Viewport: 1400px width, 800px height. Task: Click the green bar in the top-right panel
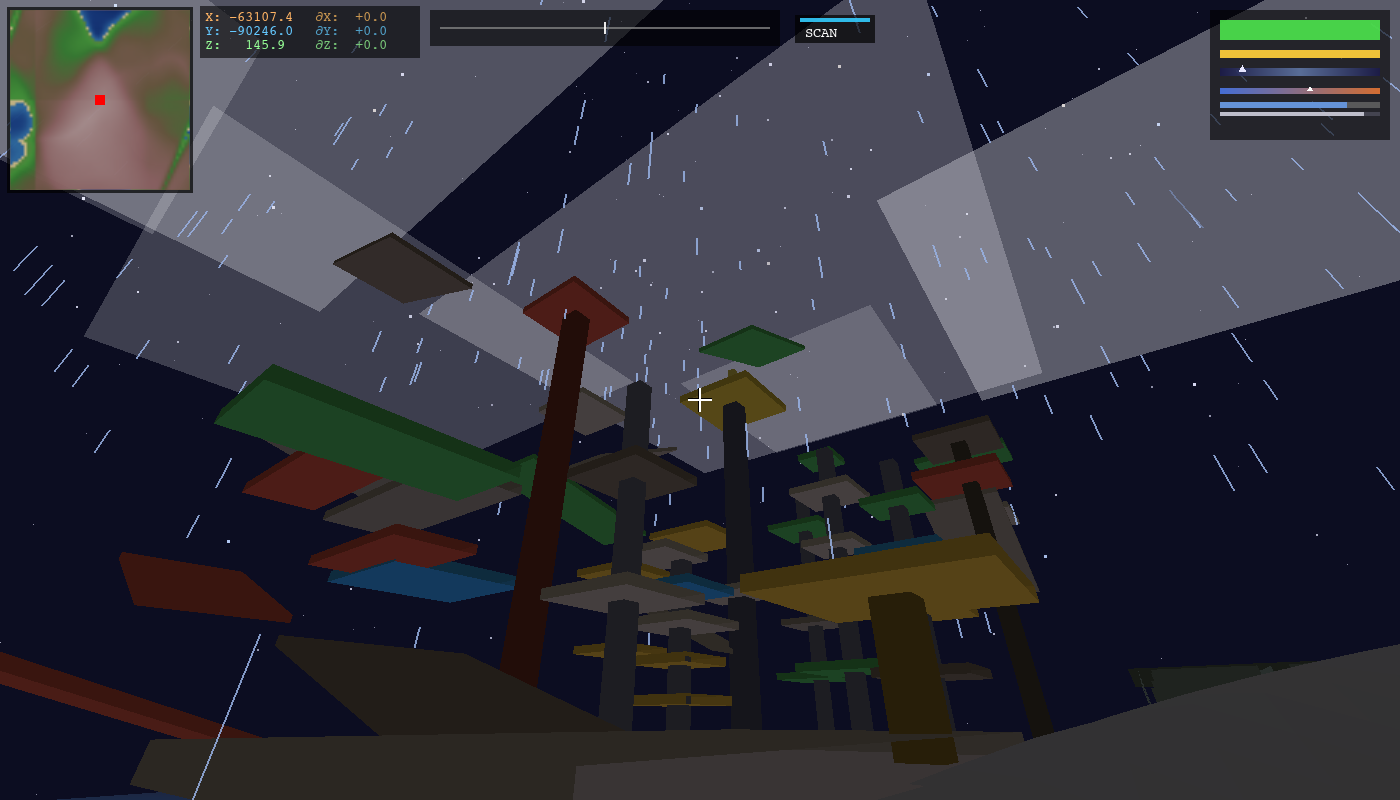tap(1300, 30)
